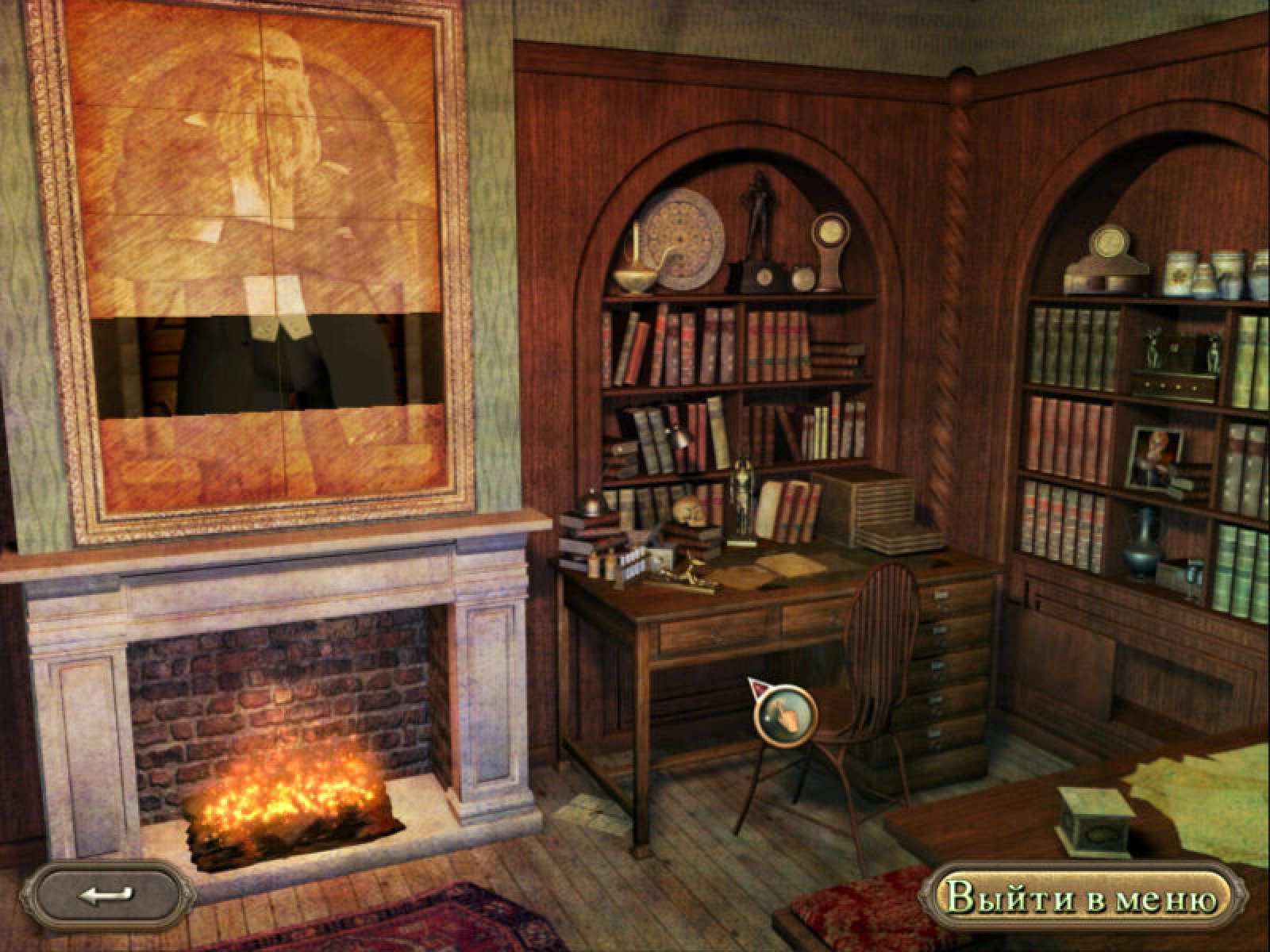
Task: Click the back arrow button
Action: point(106,896)
